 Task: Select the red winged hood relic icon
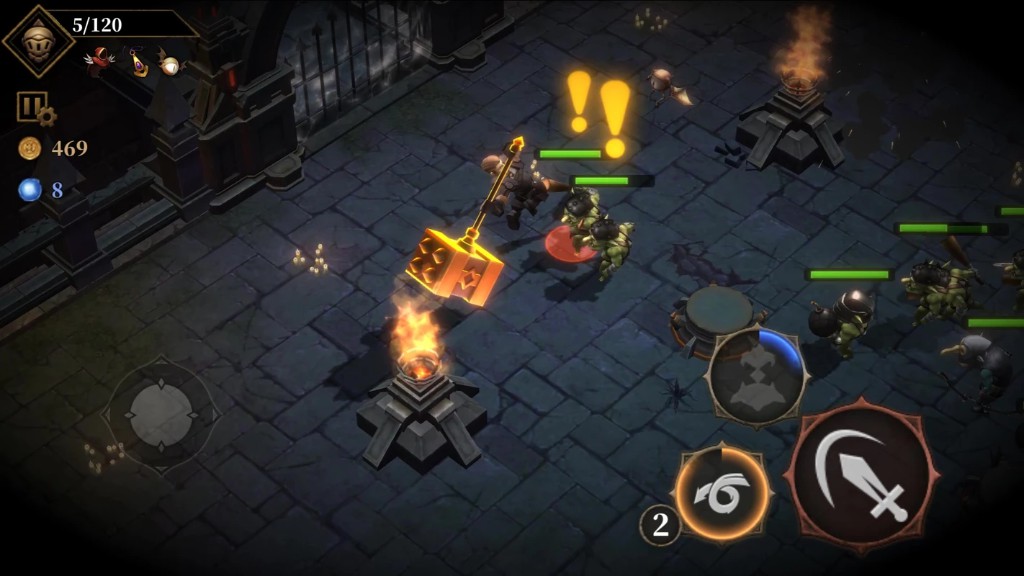pyautogui.click(x=99, y=60)
